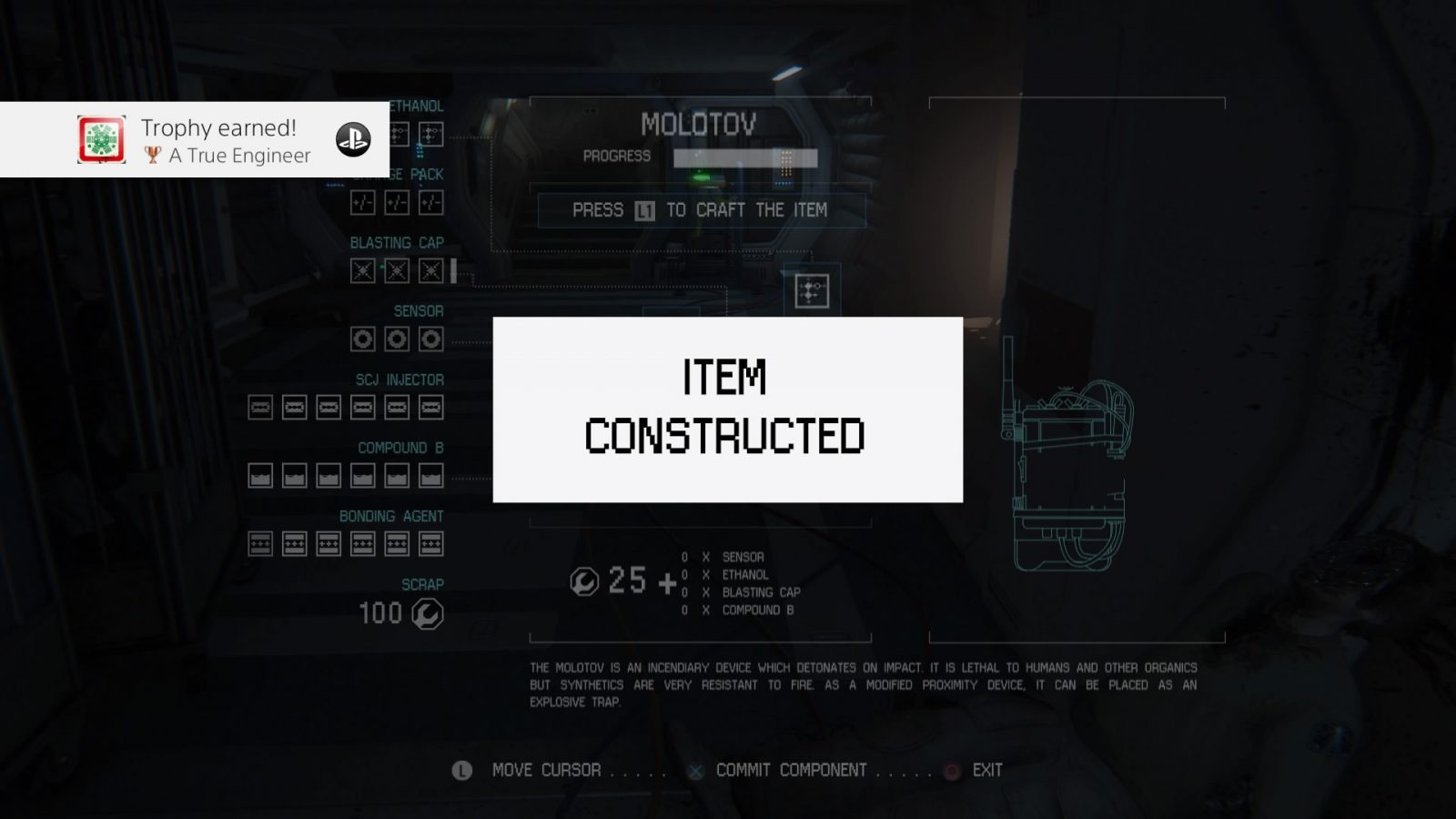Click the middle Blasting Cap component icon
This screenshot has height=819, width=1456.
pos(396,270)
